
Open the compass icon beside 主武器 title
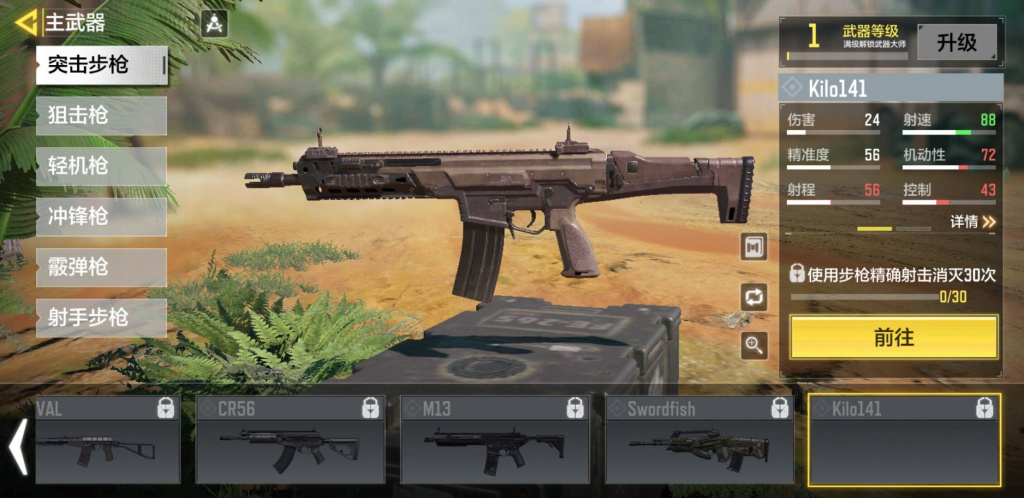pyautogui.click(x=214, y=24)
